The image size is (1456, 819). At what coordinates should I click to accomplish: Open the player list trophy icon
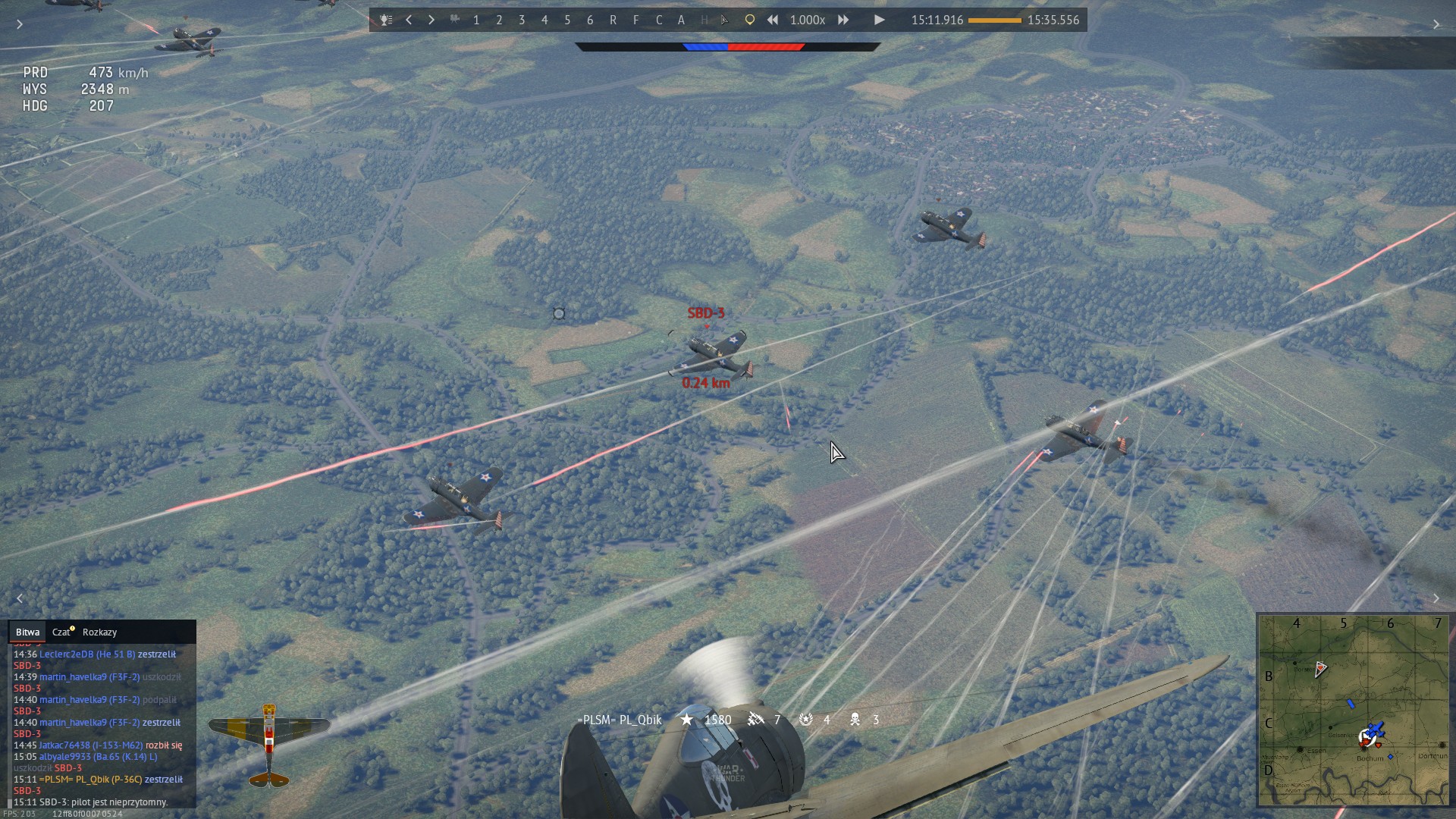click(386, 20)
